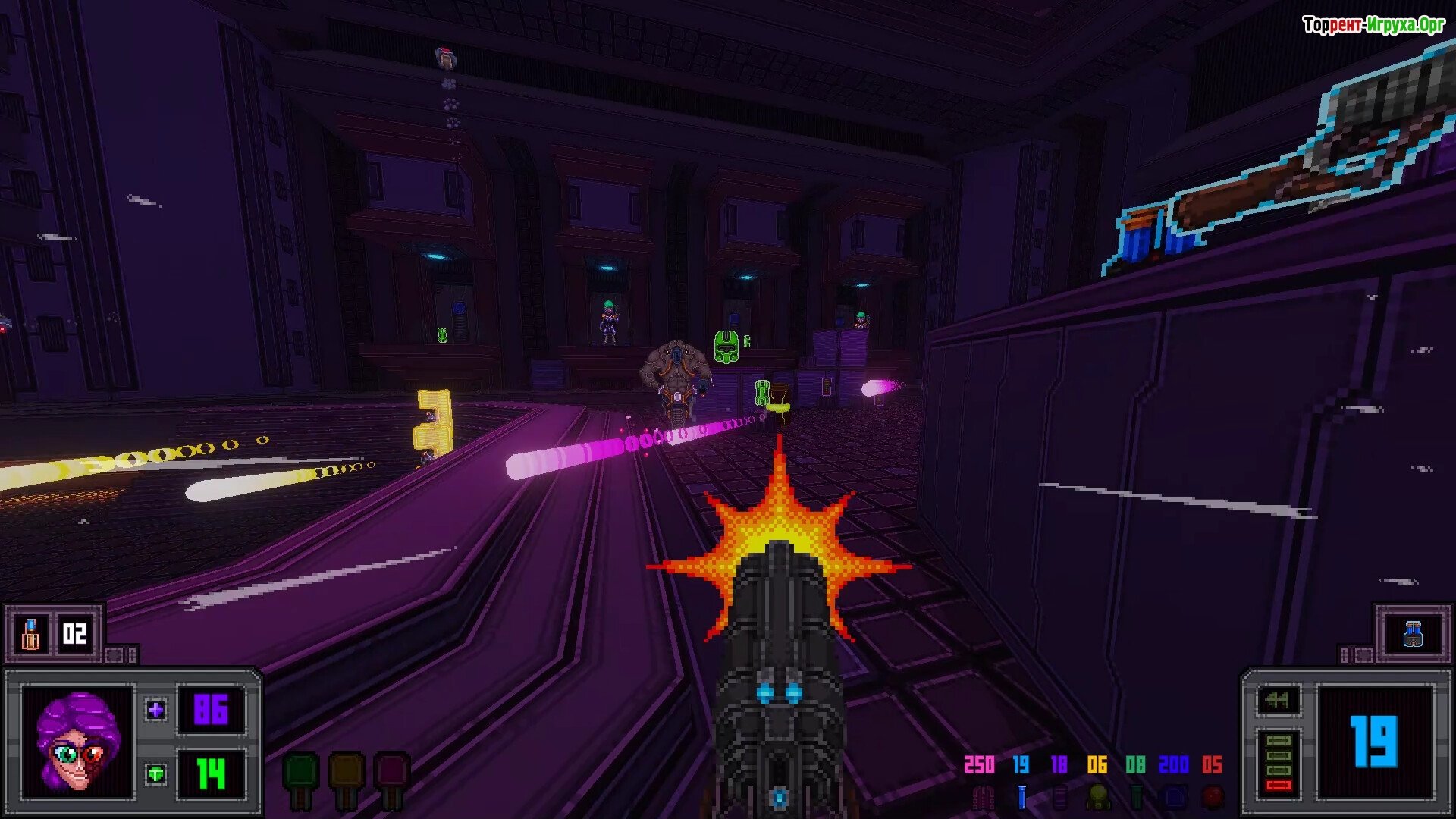Viewport: 1456px width, 819px height.
Task: Open the Торрент-Игруха.Орг watermark link
Action: coord(1373,25)
